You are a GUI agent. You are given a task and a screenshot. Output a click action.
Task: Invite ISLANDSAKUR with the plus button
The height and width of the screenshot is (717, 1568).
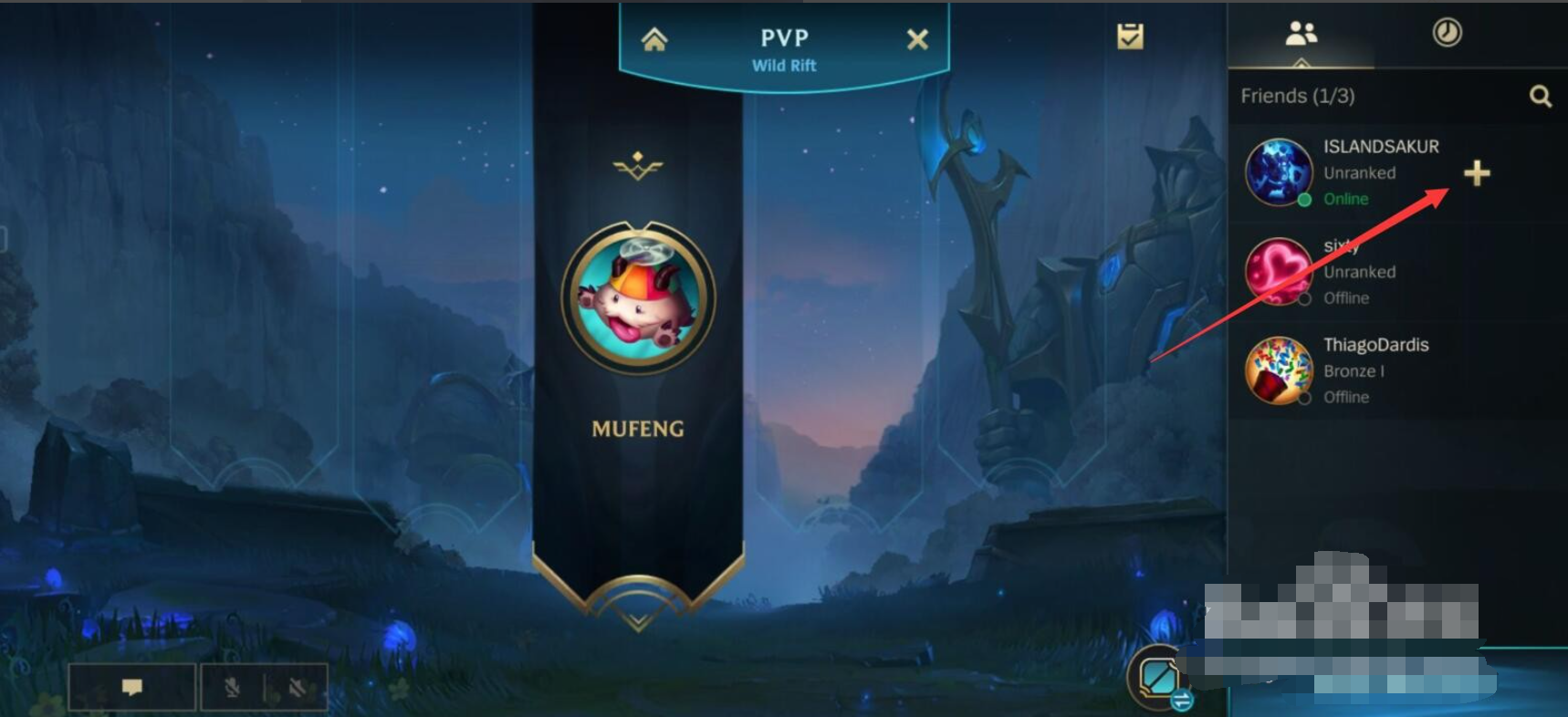pyautogui.click(x=1478, y=173)
